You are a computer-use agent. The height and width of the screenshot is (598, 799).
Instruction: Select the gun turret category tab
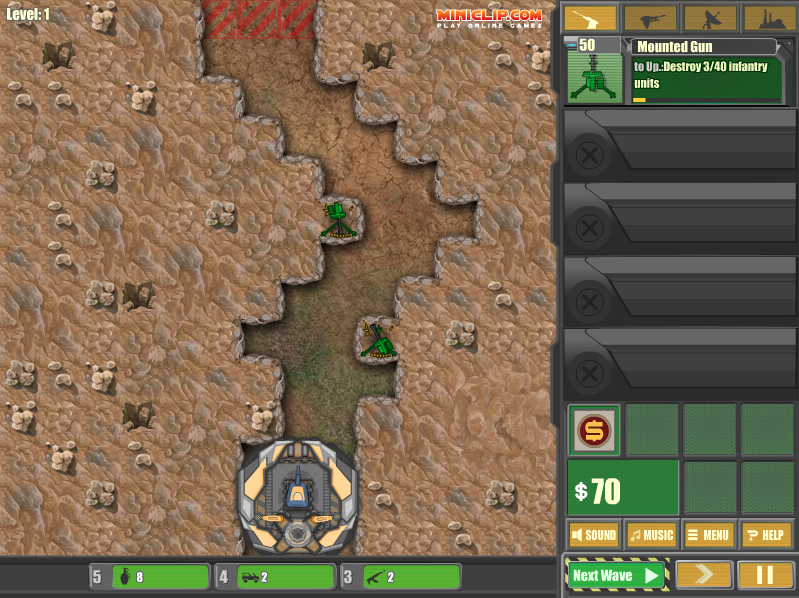[590, 19]
